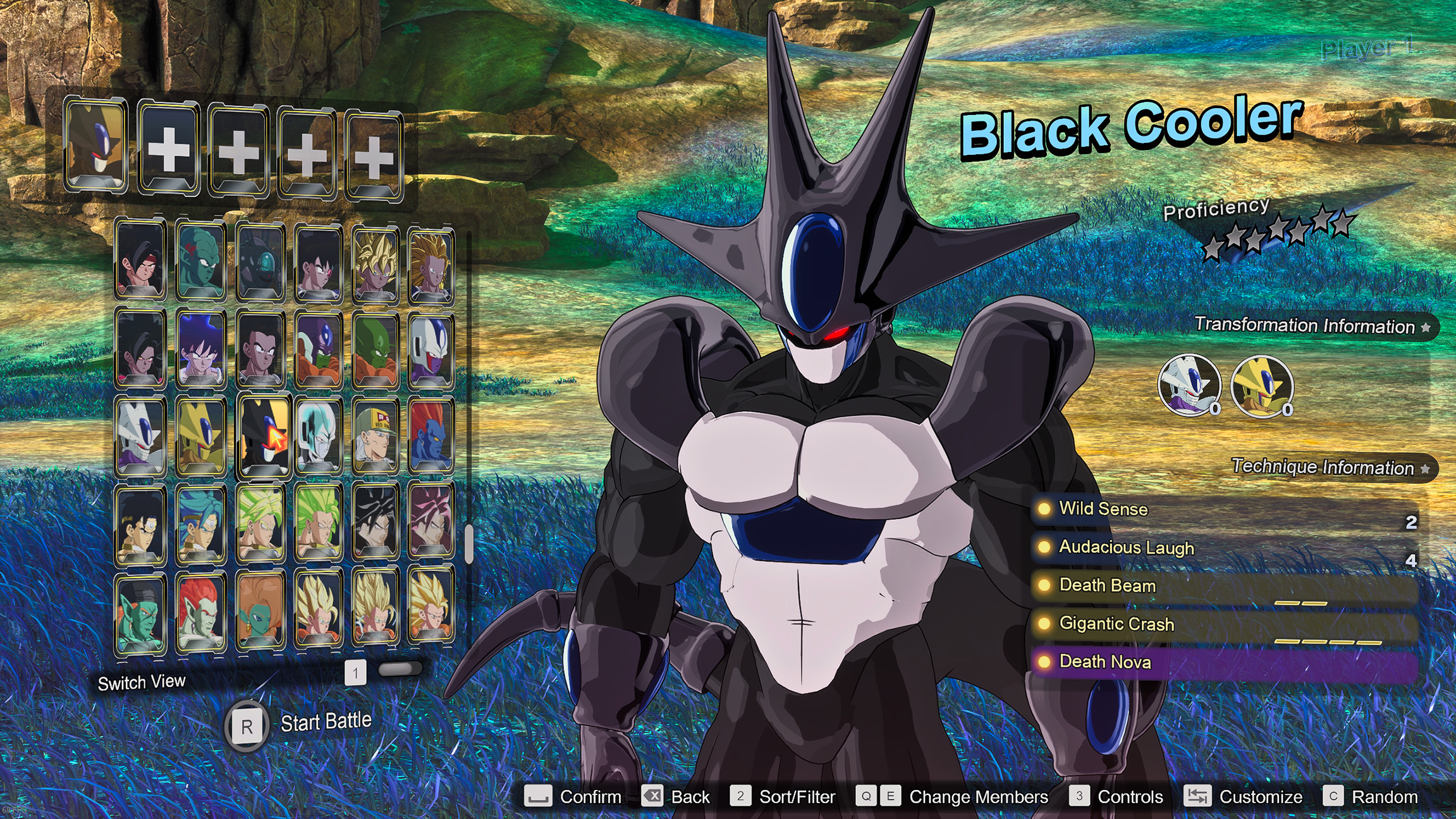Open the Sort/Filter options
The image size is (1456, 819).
783,797
